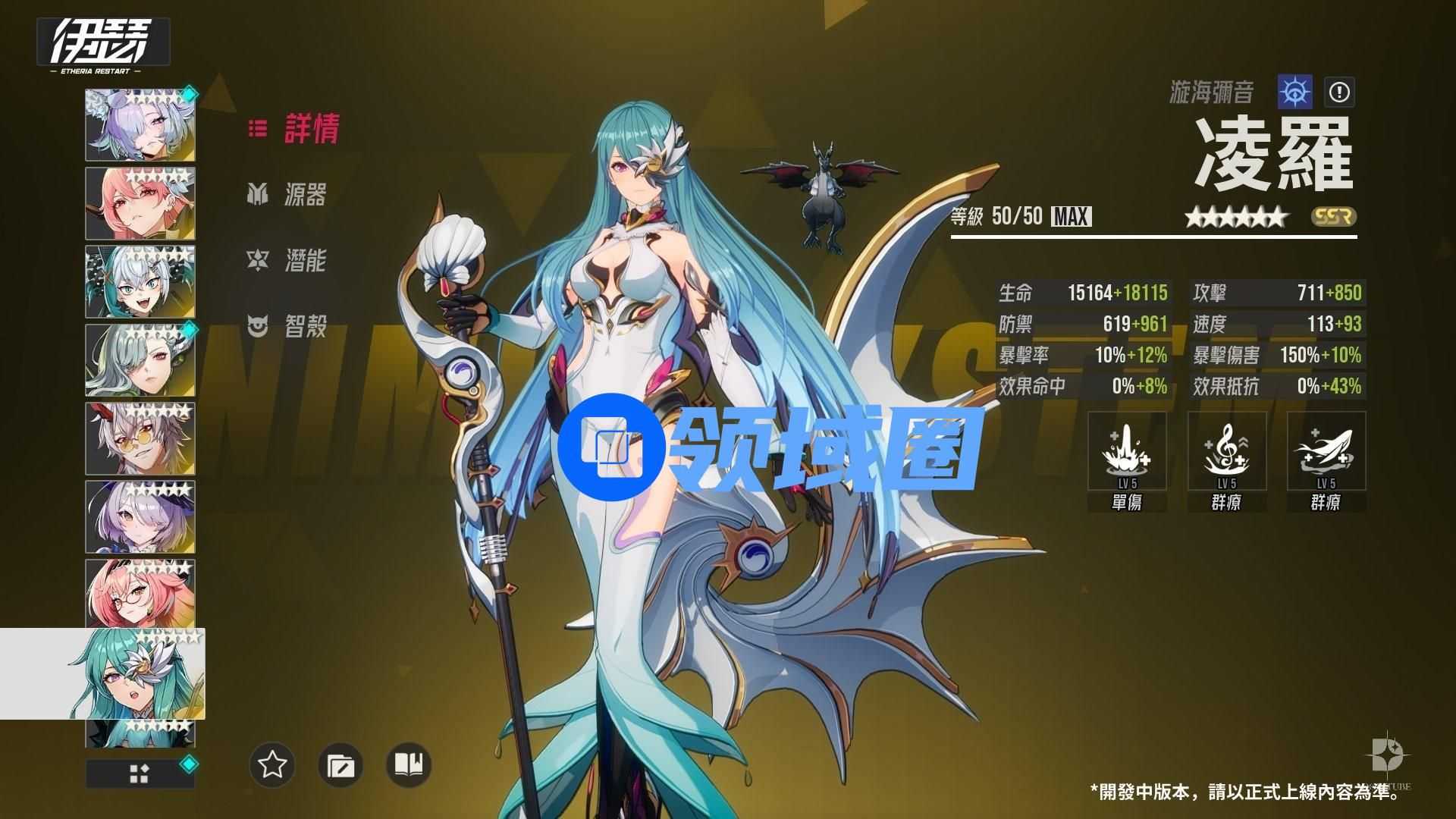
Task: View the 單傷 single-damage skill
Action: pyautogui.click(x=1126, y=452)
